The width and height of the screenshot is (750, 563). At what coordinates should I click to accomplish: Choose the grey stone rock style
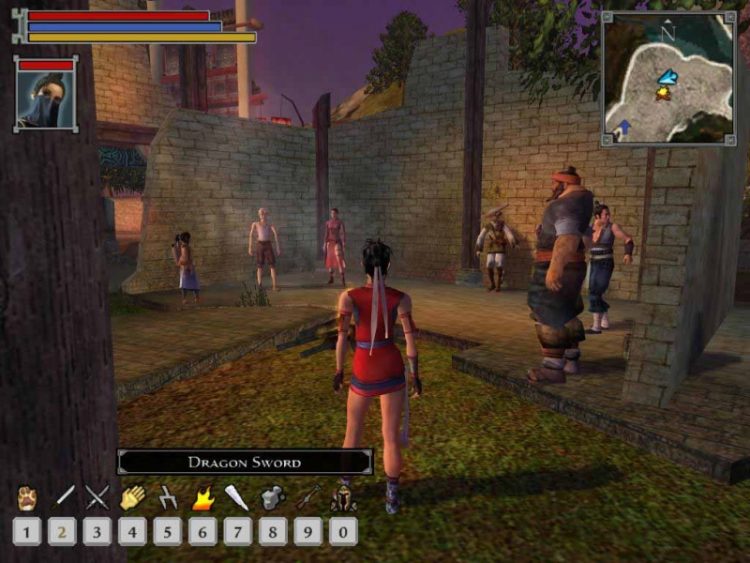click(273, 497)
